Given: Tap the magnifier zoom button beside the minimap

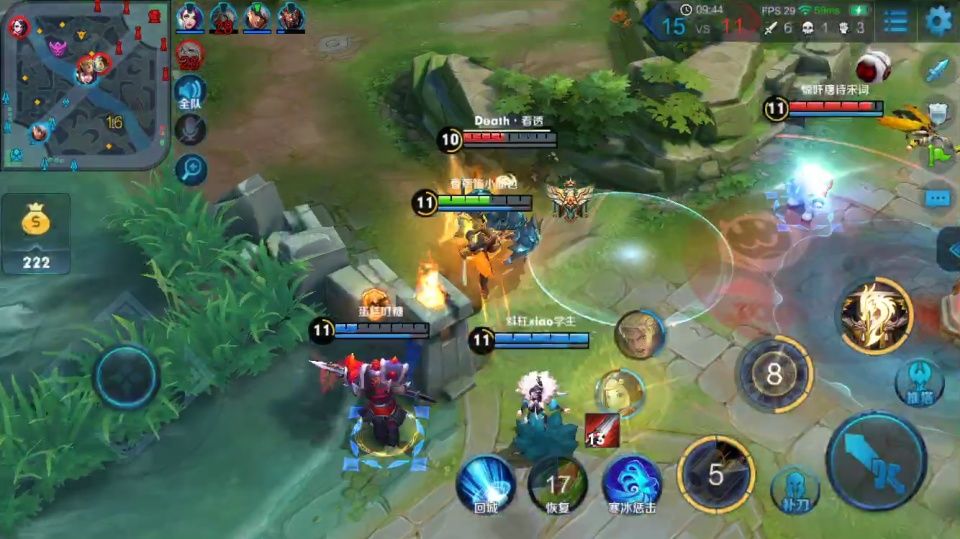Looking at the screenshot, I should pos(190,169).
